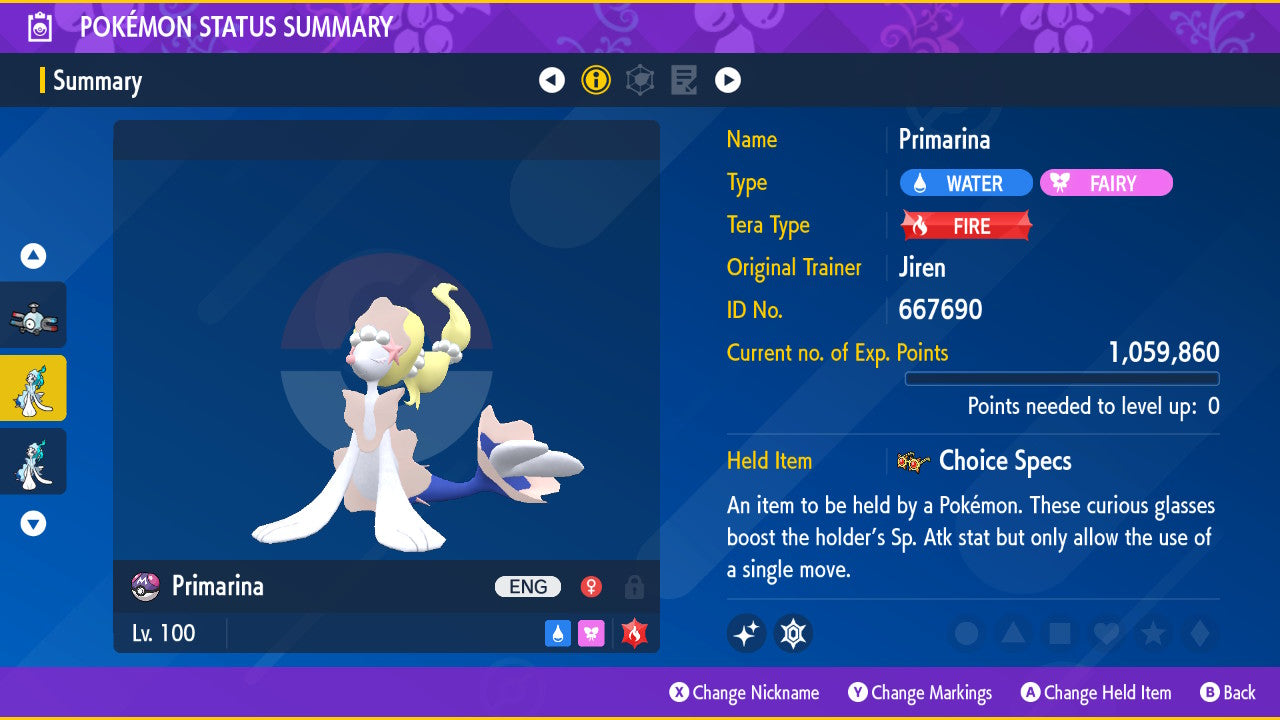The width and height of the screenshot is (1280, 720).
Task: Go to the previous summary page arrow
Action: click(x=552, y=80)
